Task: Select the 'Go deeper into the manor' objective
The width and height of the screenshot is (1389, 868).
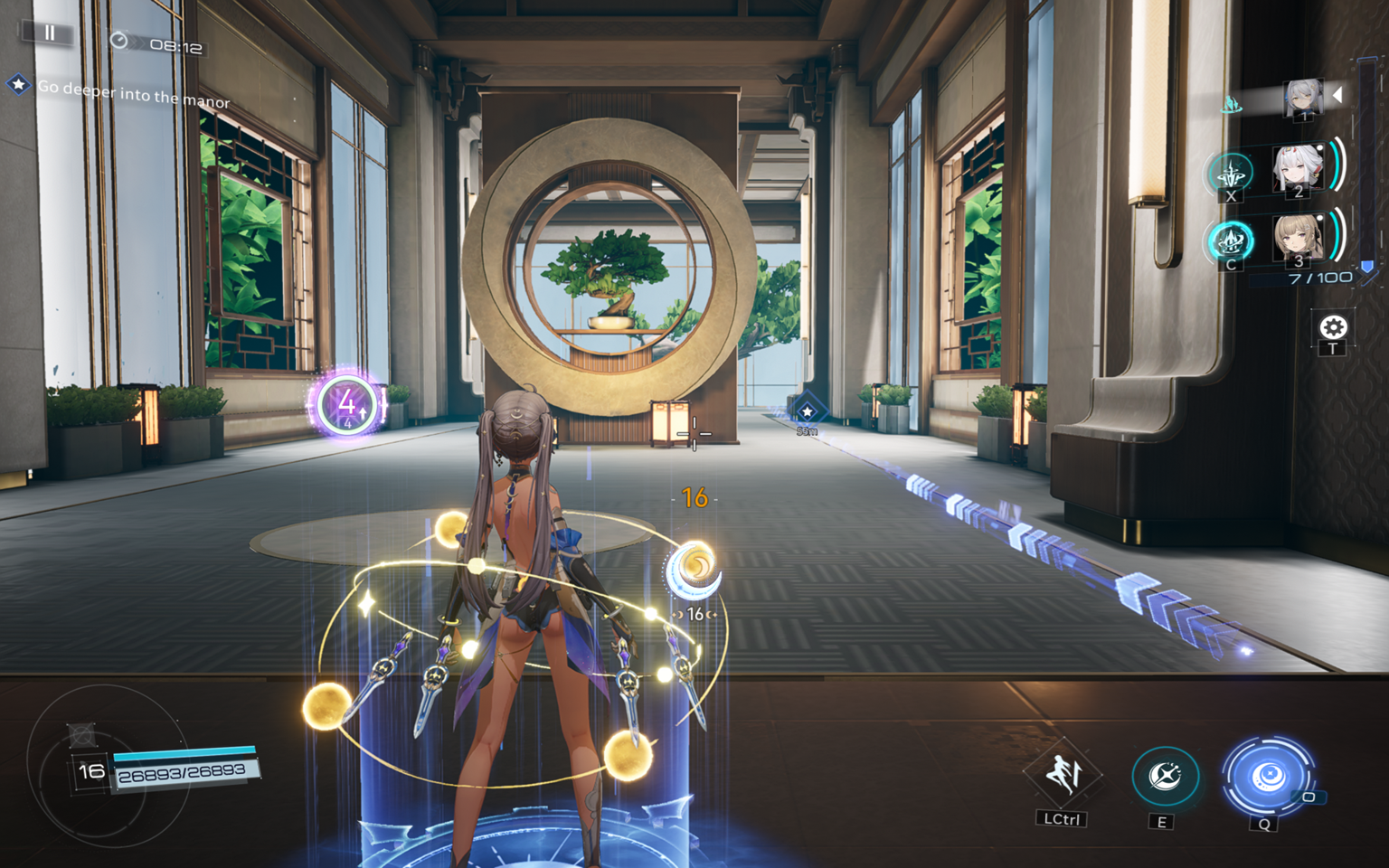Action: click(x=133, y=94)
